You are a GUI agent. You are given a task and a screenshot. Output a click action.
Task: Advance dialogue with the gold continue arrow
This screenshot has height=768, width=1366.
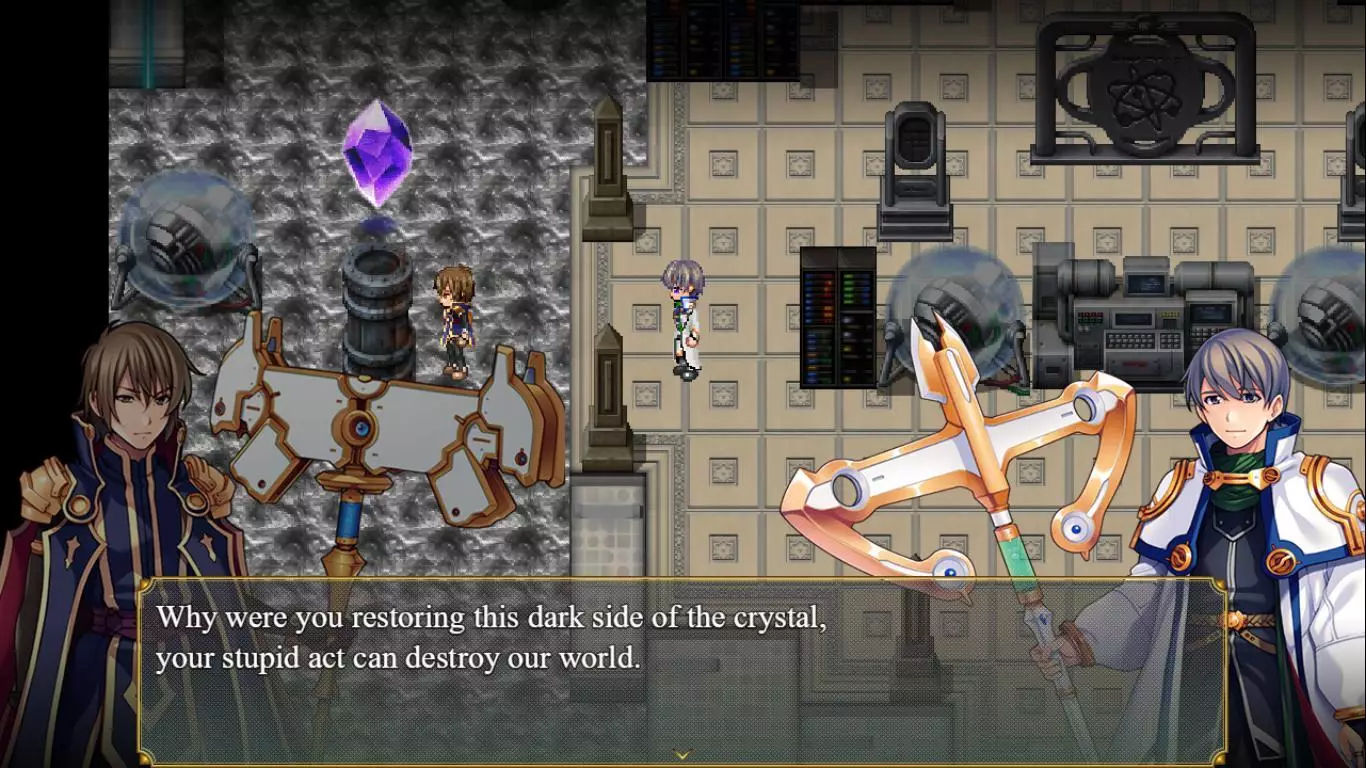[682, 755]
